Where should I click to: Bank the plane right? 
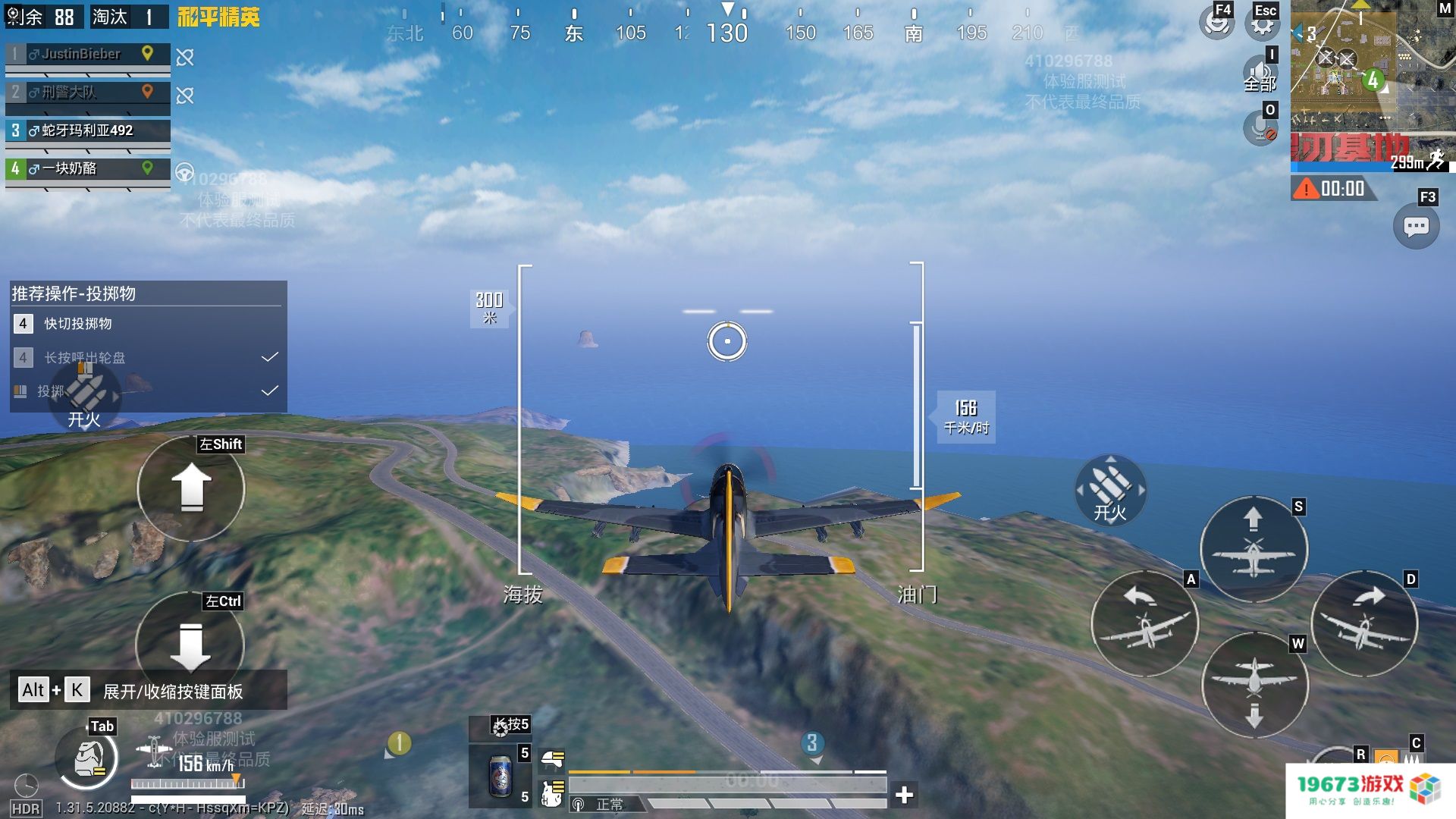(x=1364, y=623)
